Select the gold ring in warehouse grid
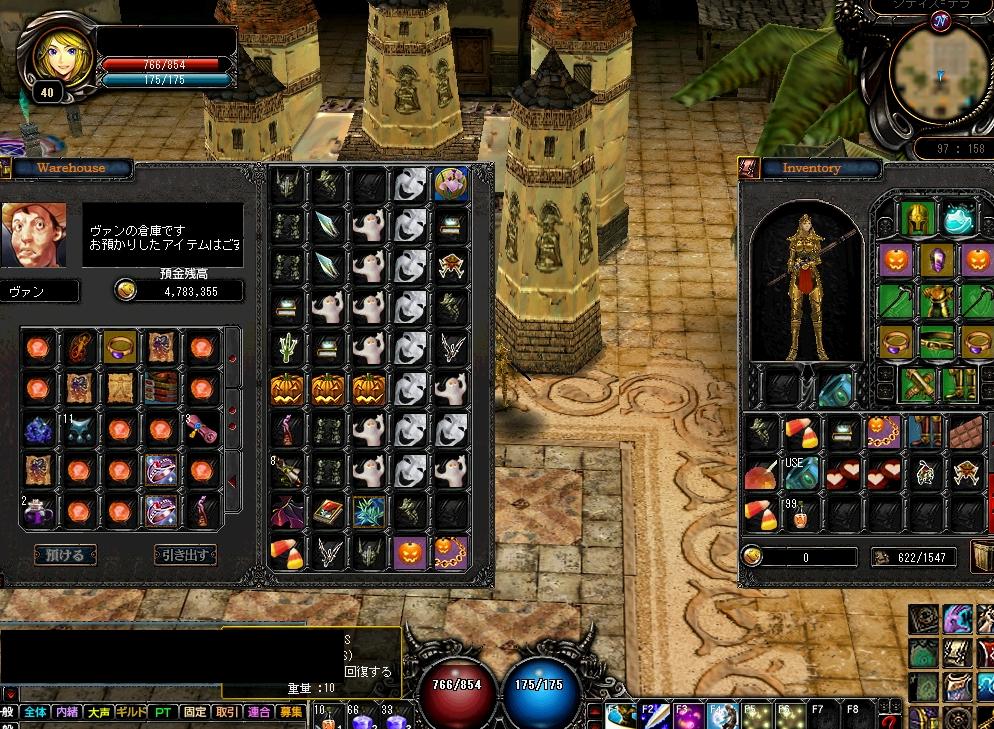 120,347
